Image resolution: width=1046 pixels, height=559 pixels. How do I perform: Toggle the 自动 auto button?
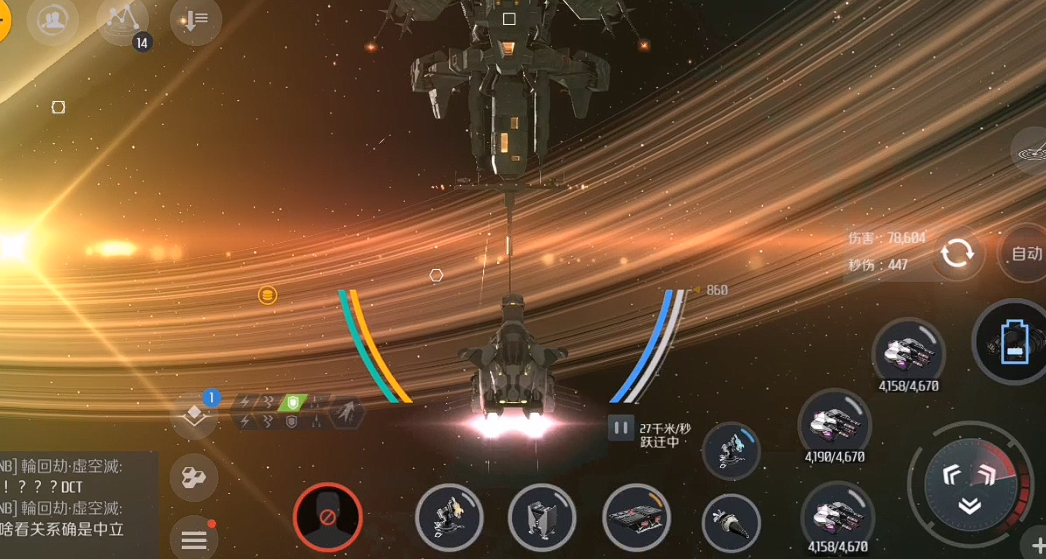(1025, 253)
